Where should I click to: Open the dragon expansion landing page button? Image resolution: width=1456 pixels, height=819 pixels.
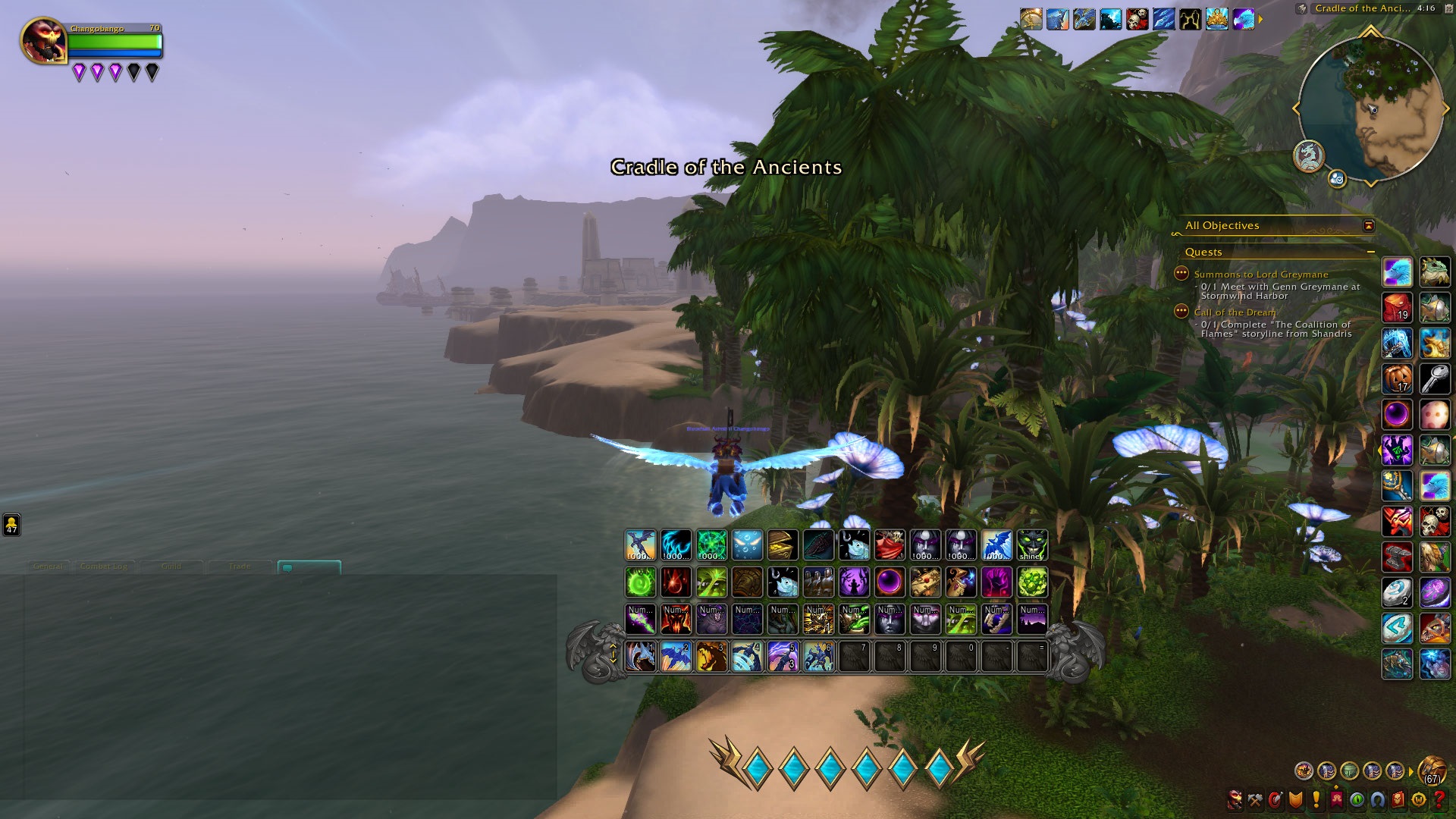[1308, 156]
